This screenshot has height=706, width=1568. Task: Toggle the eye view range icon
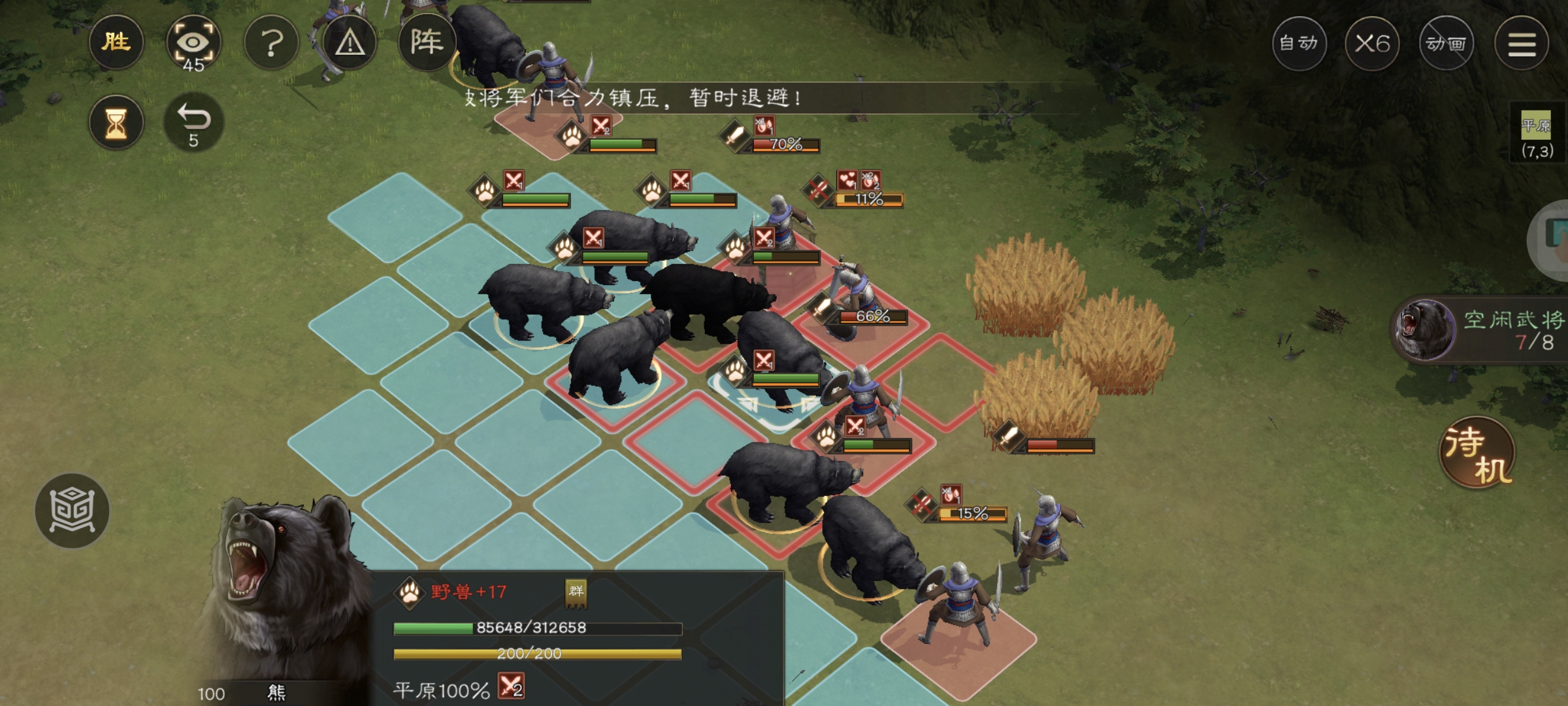[193, 44]
